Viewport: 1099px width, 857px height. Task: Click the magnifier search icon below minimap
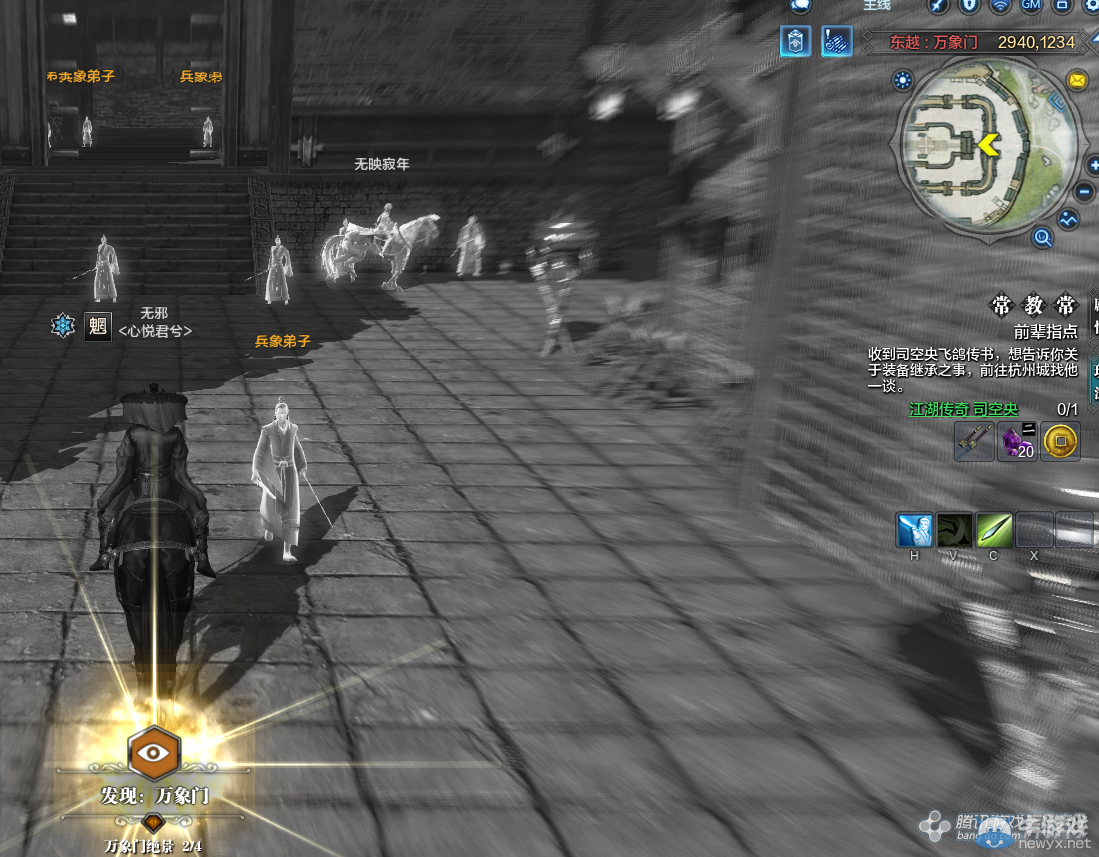tap(1042, 237)
